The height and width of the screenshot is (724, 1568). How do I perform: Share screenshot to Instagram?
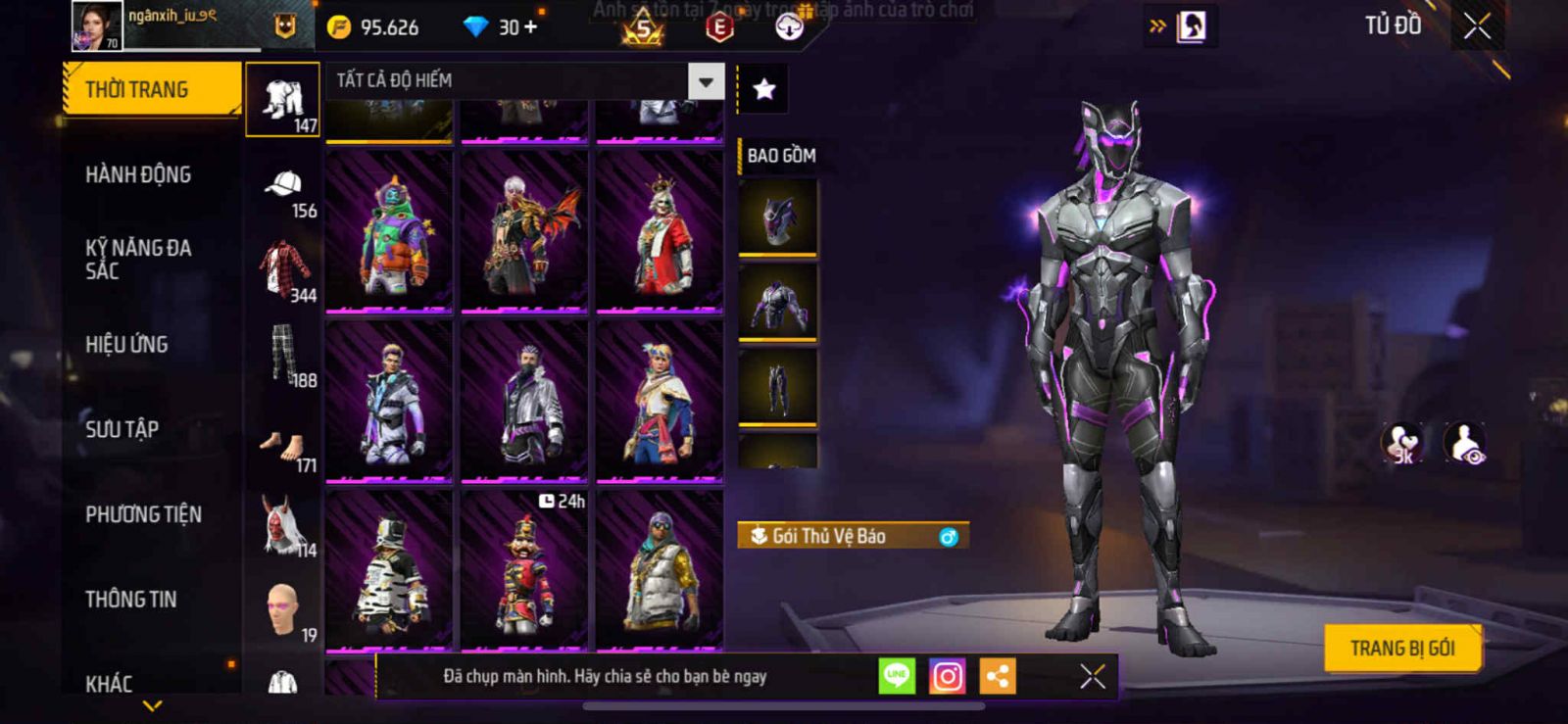[947, 676]
